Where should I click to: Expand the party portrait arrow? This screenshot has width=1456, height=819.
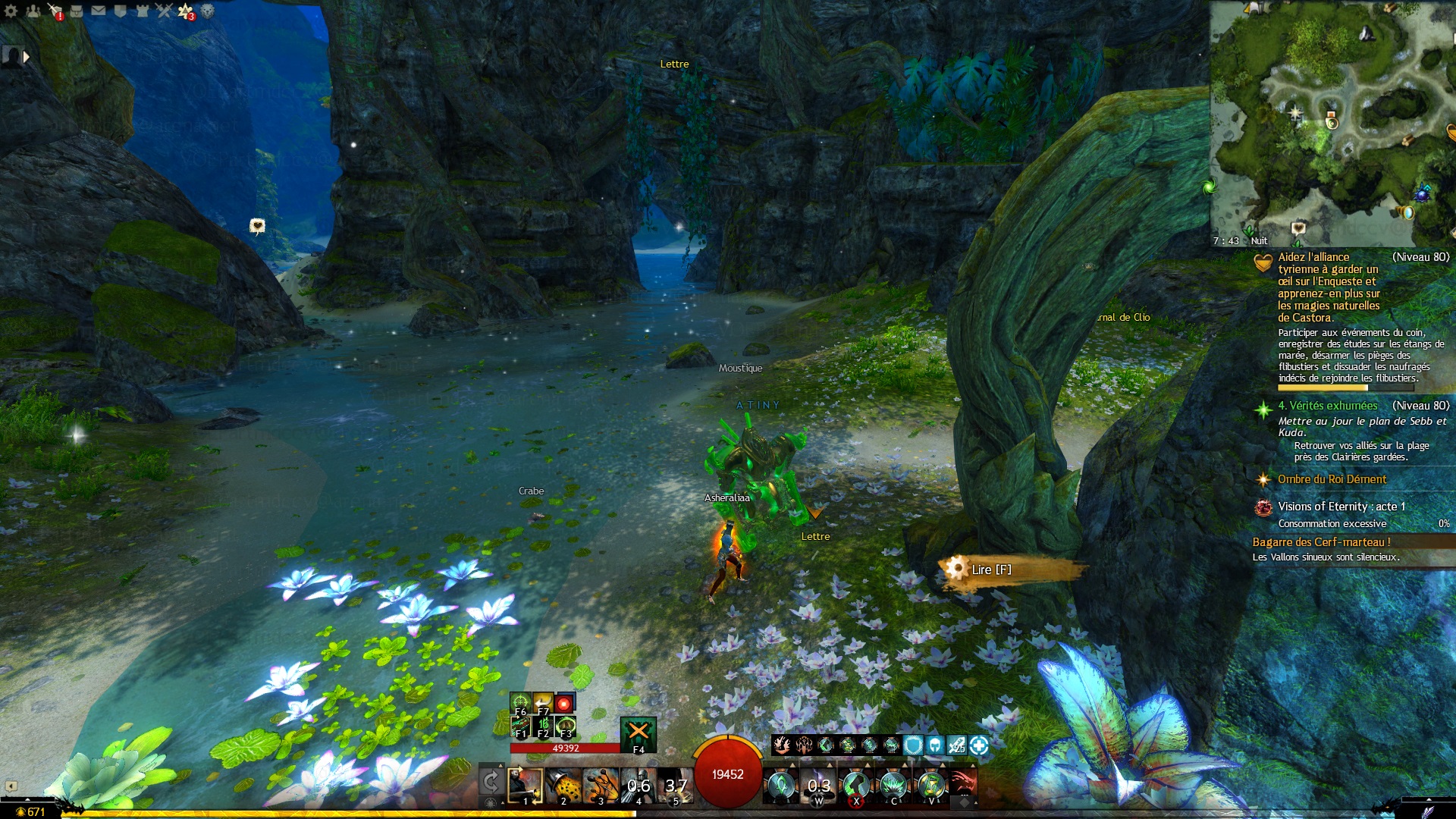click(27, 56)
